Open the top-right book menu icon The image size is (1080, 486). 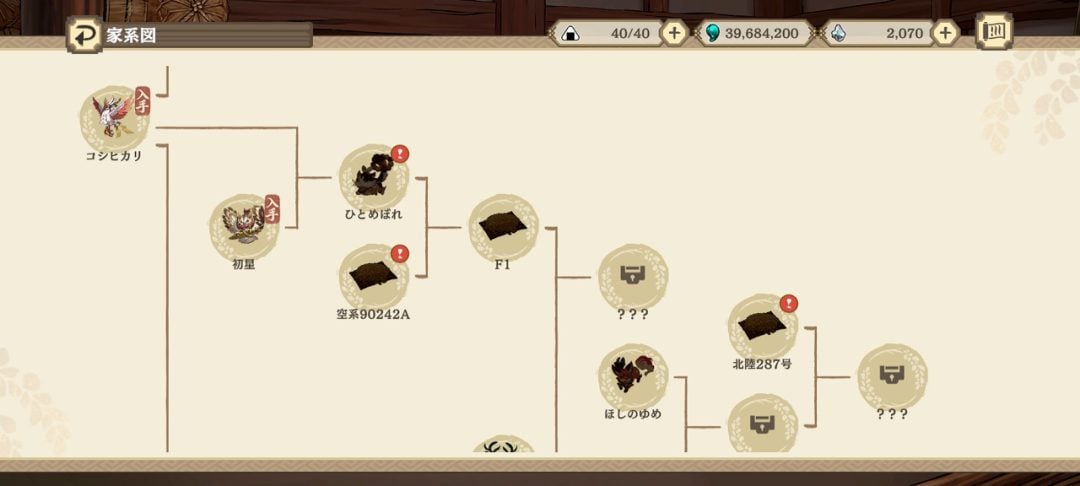point(993,31)
